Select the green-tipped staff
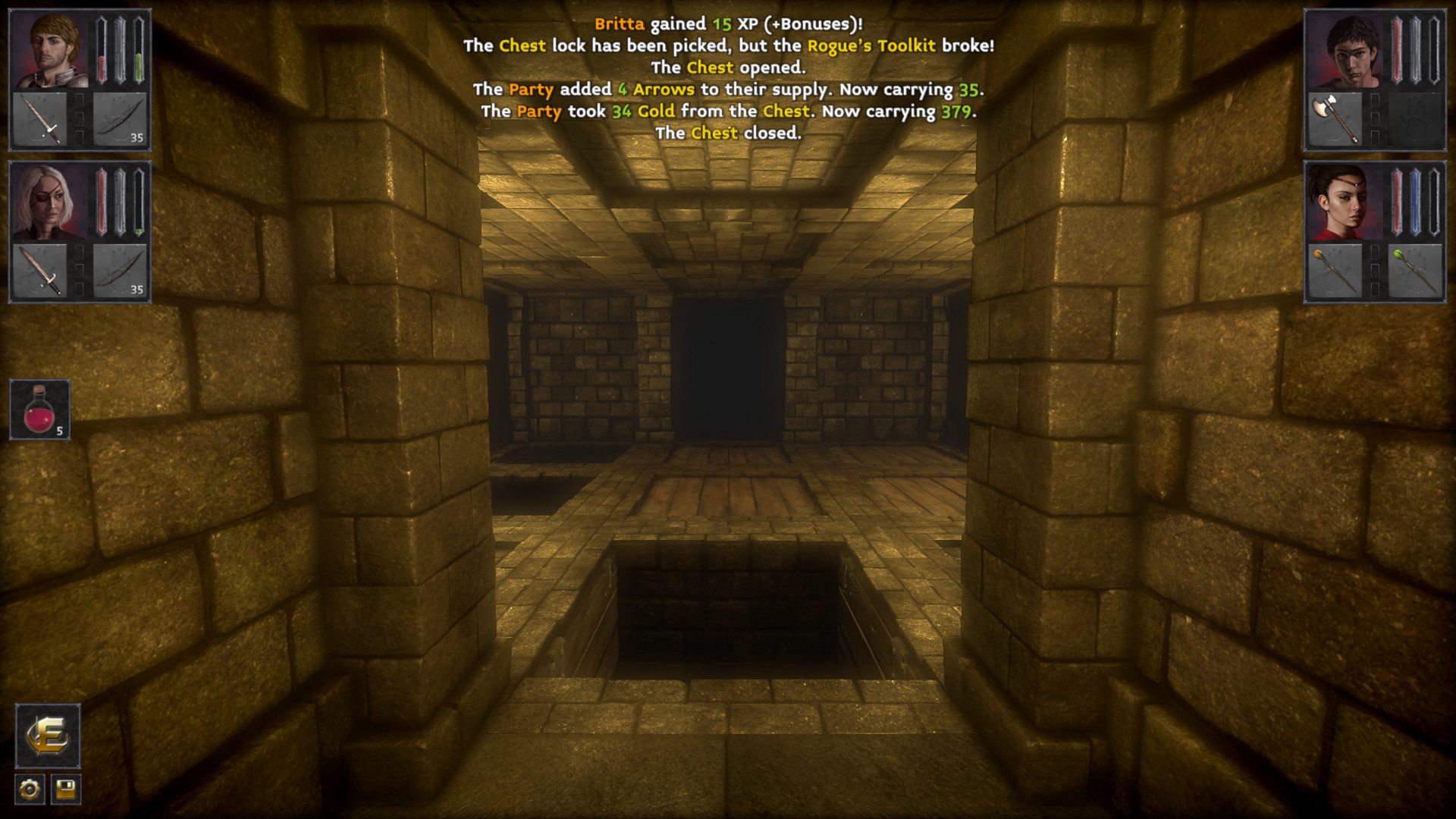Image resolution: width=1456 pixels, height=819 pixels. tap(1417, 271)
